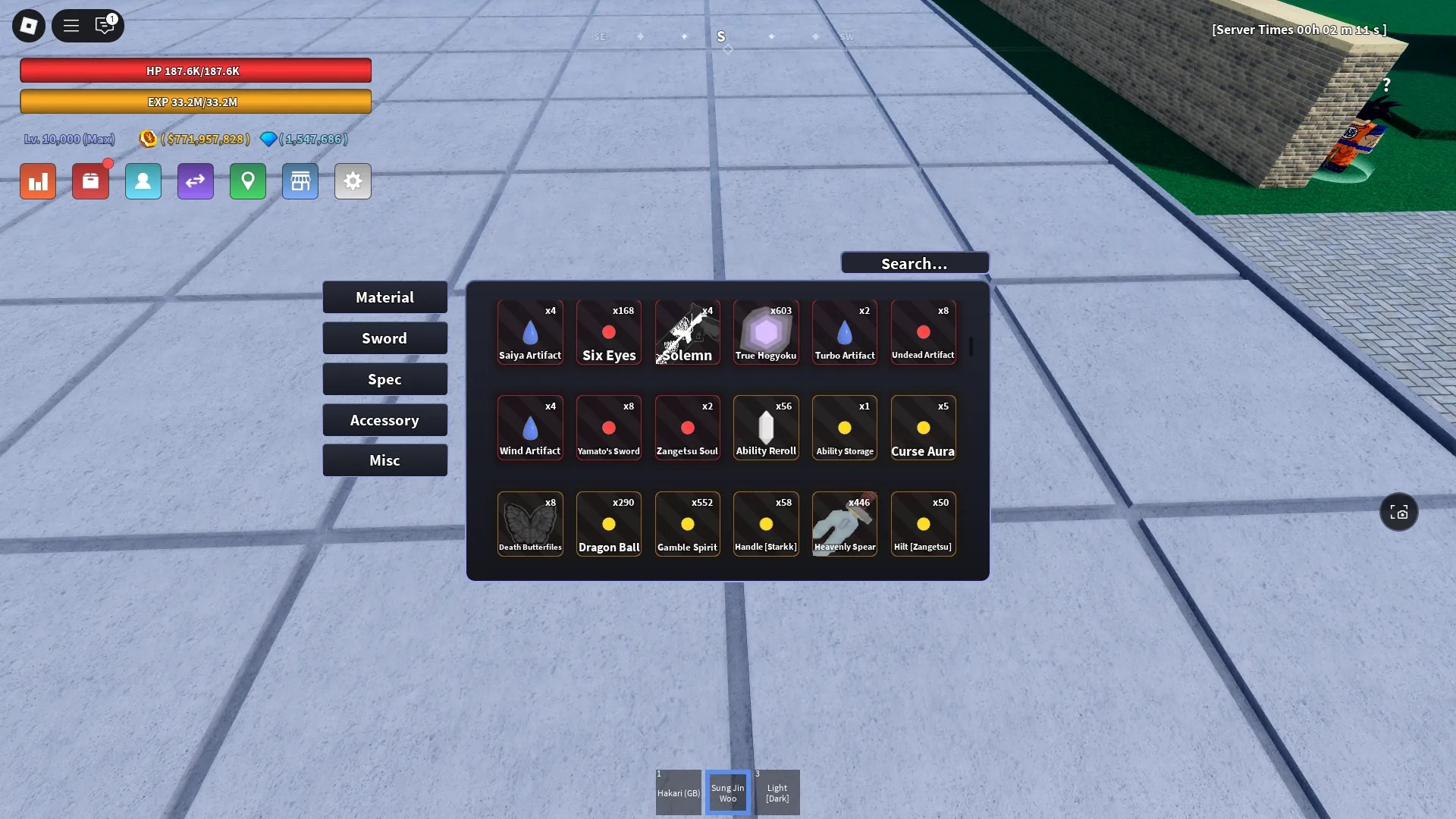Select the Spec category
The width and height of the screenshot is (1456, 819).
384,378
